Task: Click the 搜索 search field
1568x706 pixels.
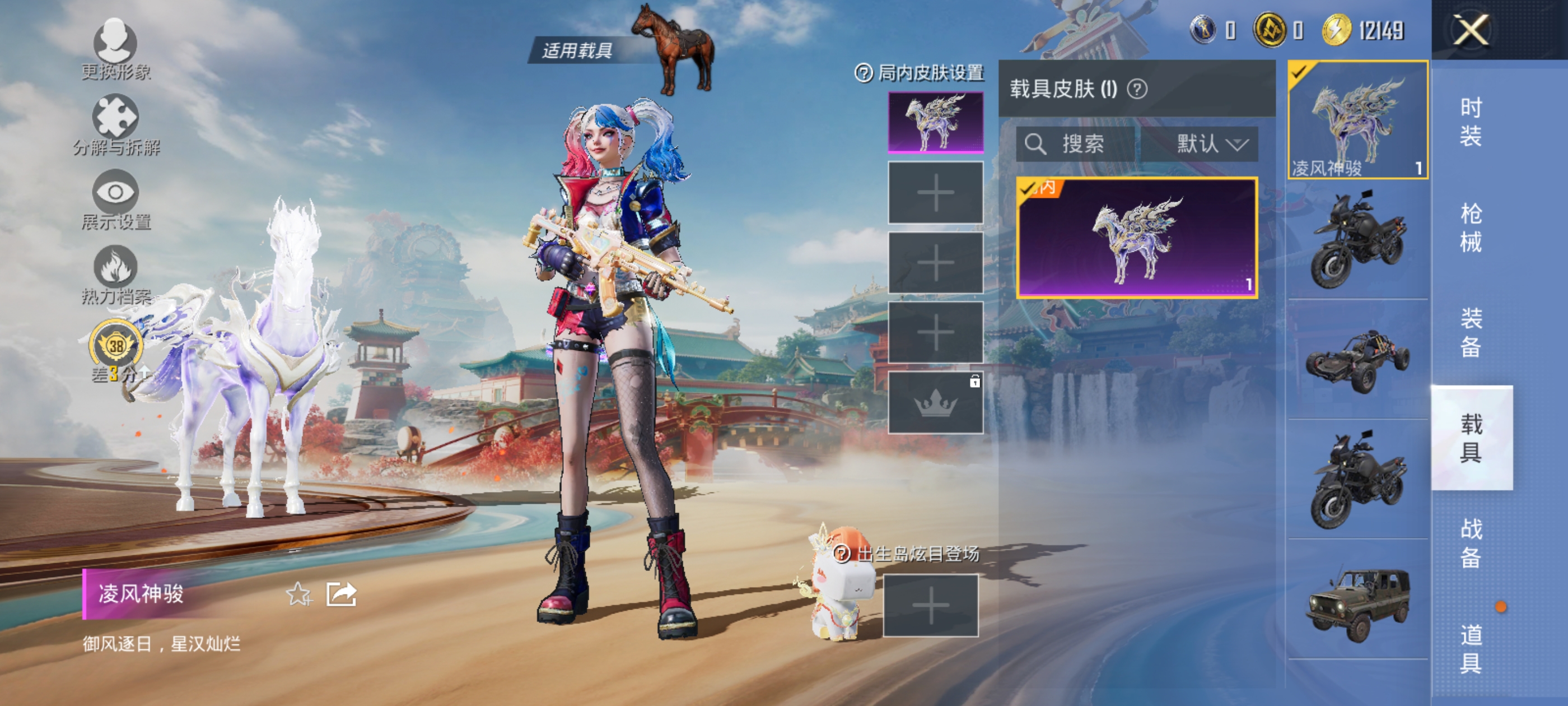Action: click(1076, 145)
